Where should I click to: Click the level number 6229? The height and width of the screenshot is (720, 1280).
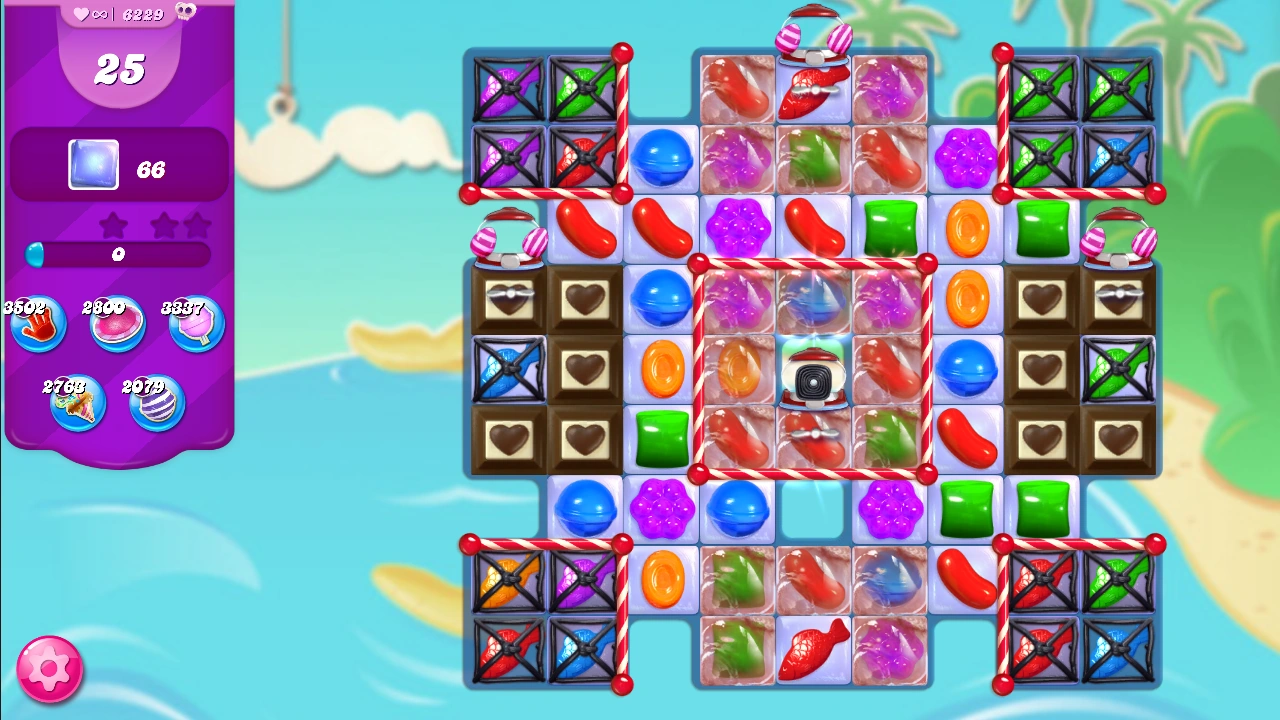pos(143,15)
